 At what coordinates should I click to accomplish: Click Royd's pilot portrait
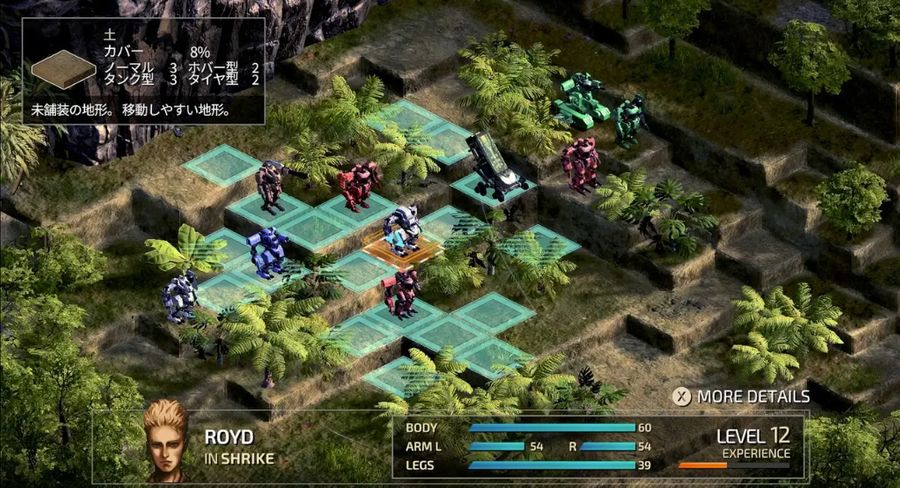pyautogui.click(x=165, y=440)
